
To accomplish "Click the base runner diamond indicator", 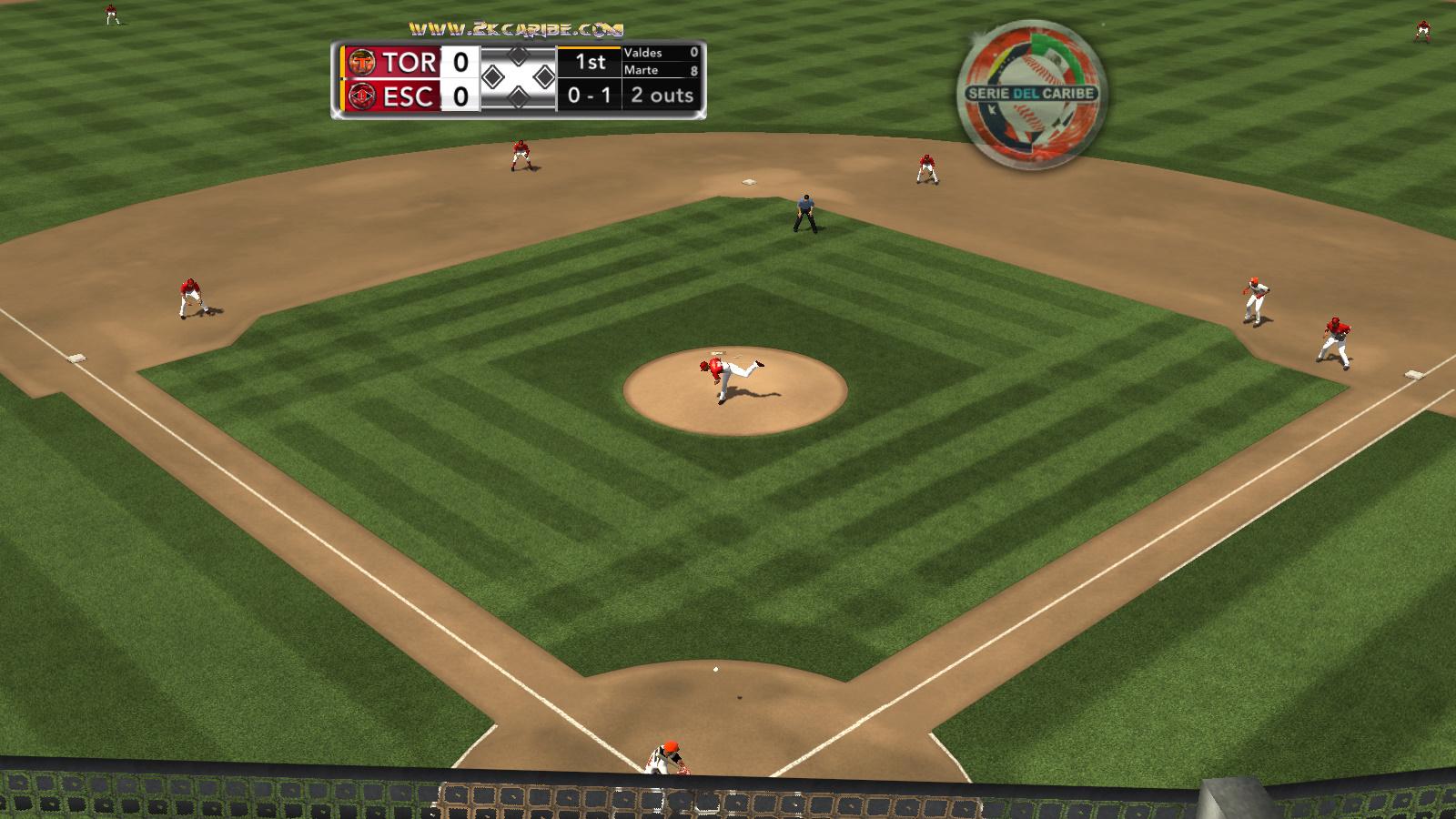I will 518,77.
